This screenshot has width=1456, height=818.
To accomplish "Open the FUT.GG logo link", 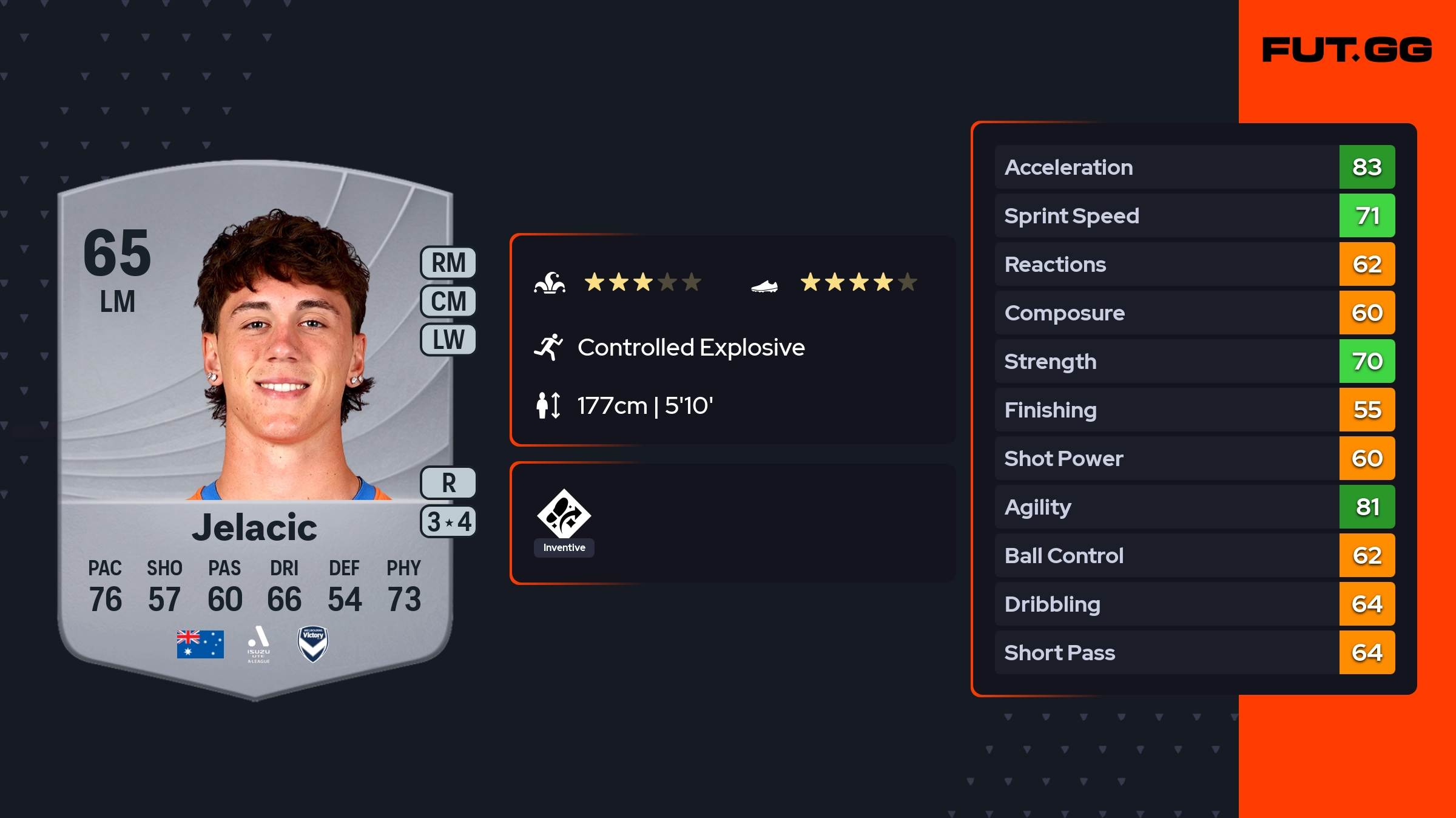I will [1347, 50].
